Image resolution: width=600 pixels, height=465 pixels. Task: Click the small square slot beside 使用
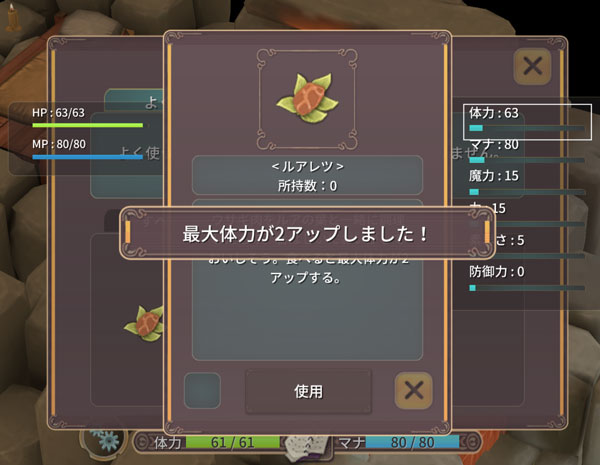tap(202, 390)
